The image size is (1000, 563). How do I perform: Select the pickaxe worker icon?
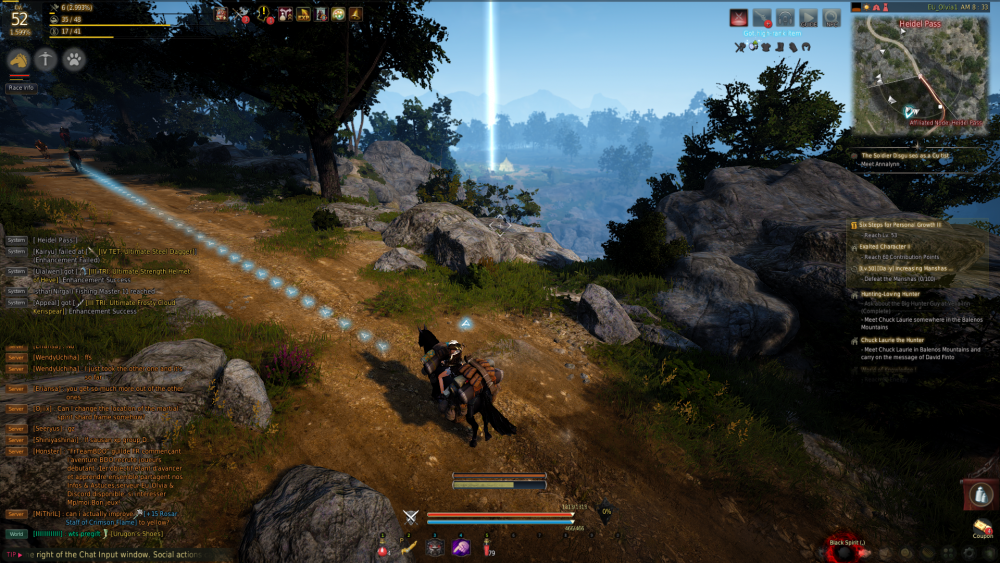click(x=46, y=60)
